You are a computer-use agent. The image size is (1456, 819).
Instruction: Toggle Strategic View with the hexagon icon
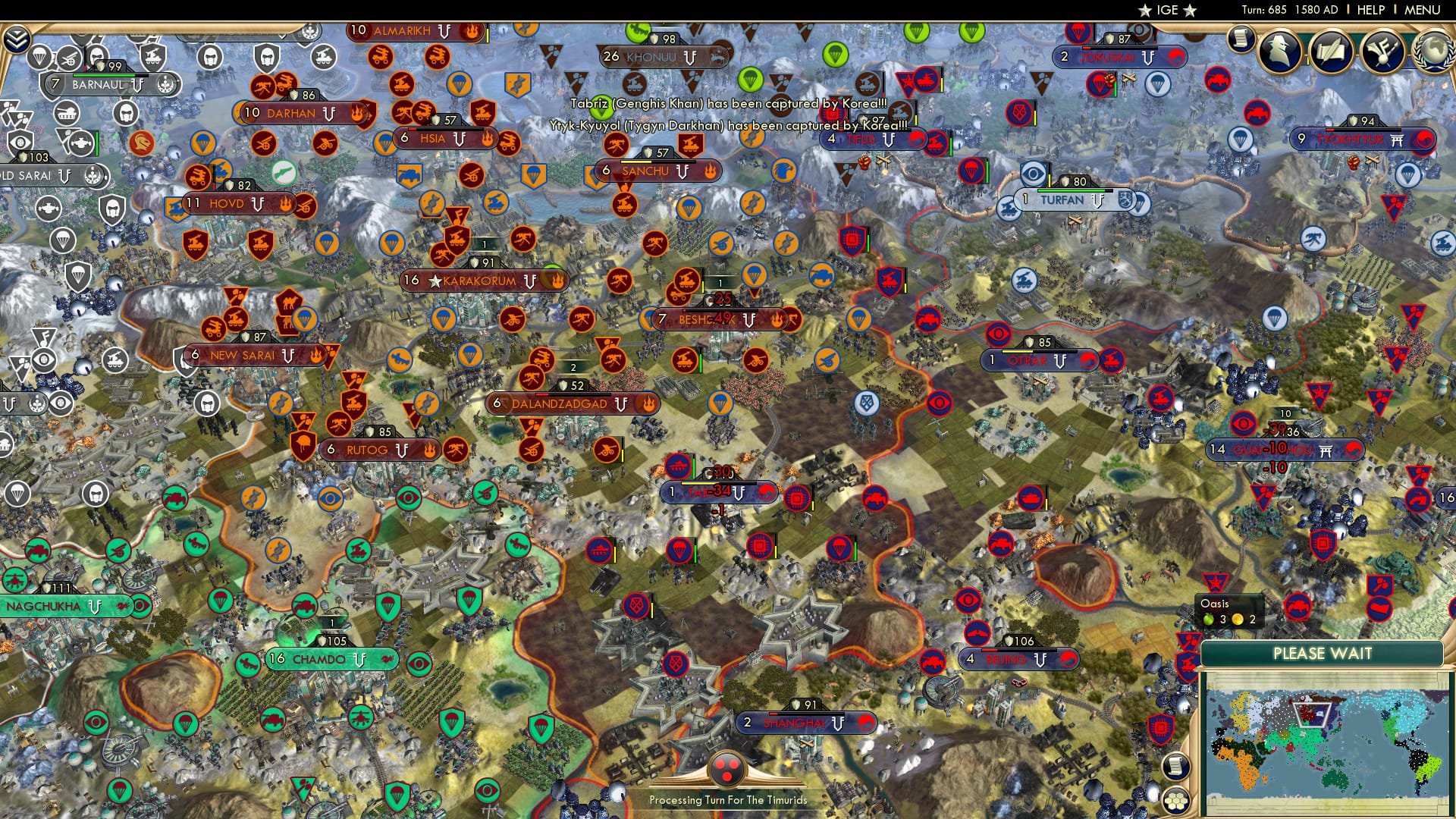point(1176,801)
